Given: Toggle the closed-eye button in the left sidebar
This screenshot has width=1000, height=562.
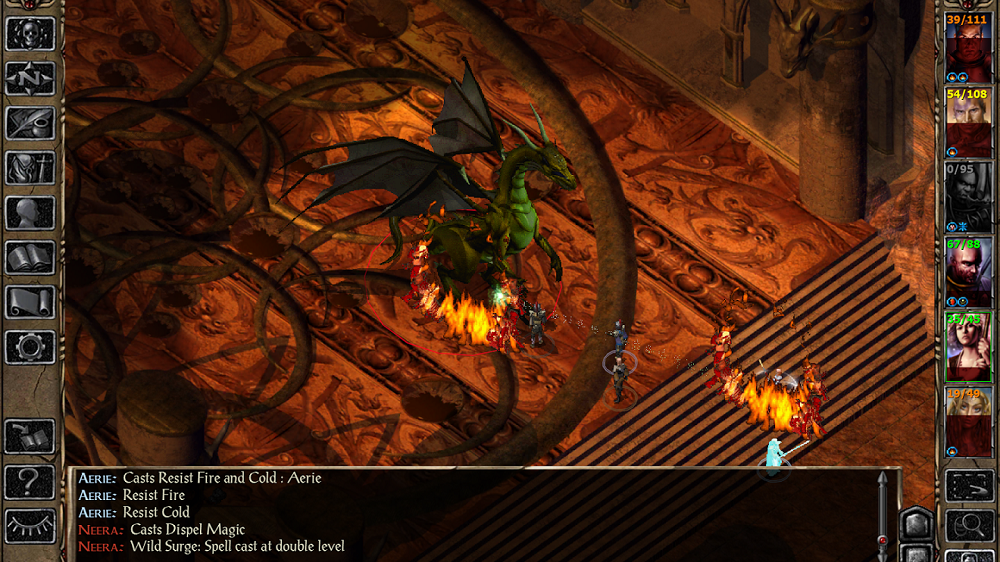Looking at the screenshot, I should (30, 526).
